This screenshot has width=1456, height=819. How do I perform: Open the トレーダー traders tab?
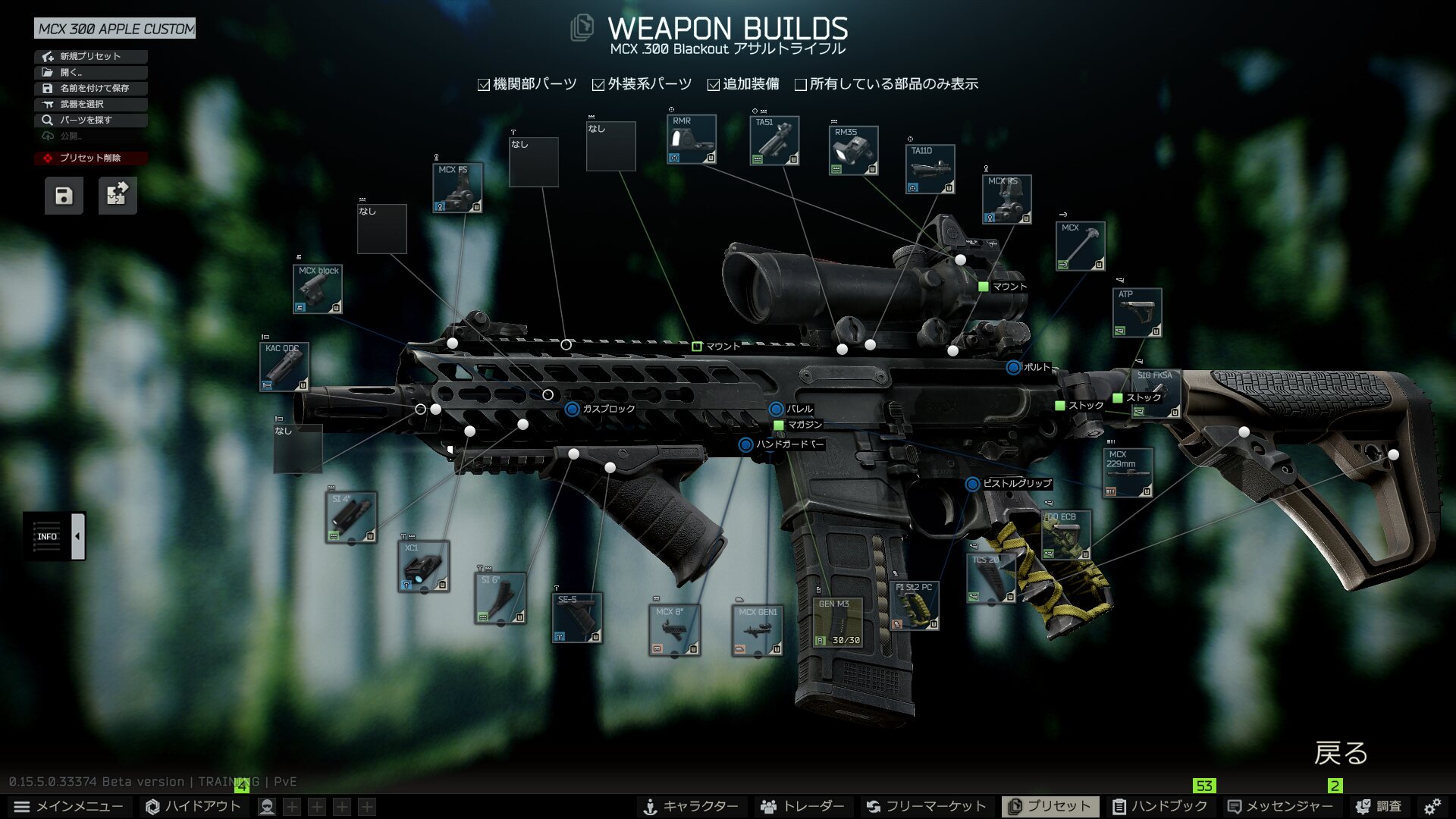click(802, 806)
